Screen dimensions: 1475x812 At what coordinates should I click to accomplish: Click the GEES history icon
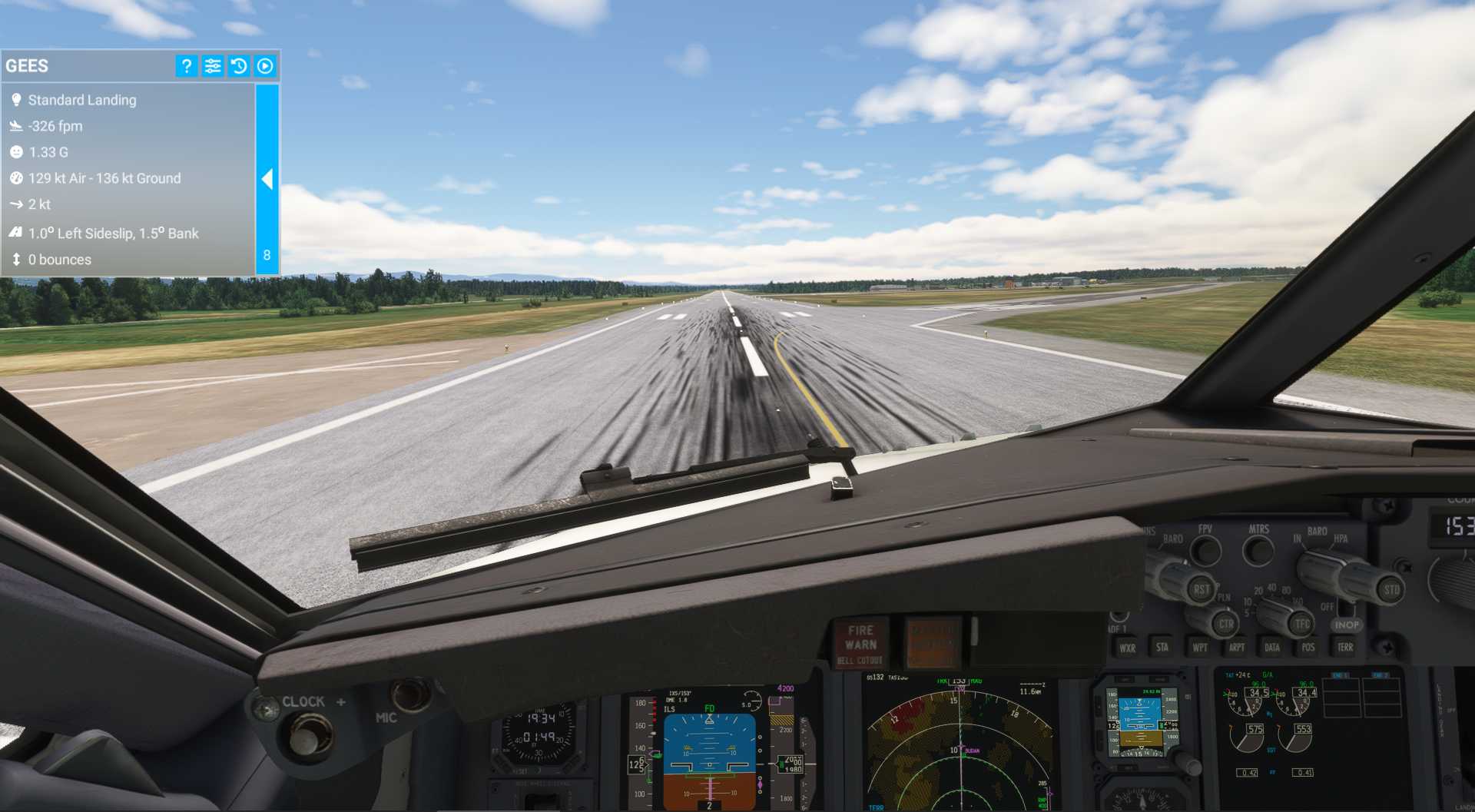(x=238, y=66)
